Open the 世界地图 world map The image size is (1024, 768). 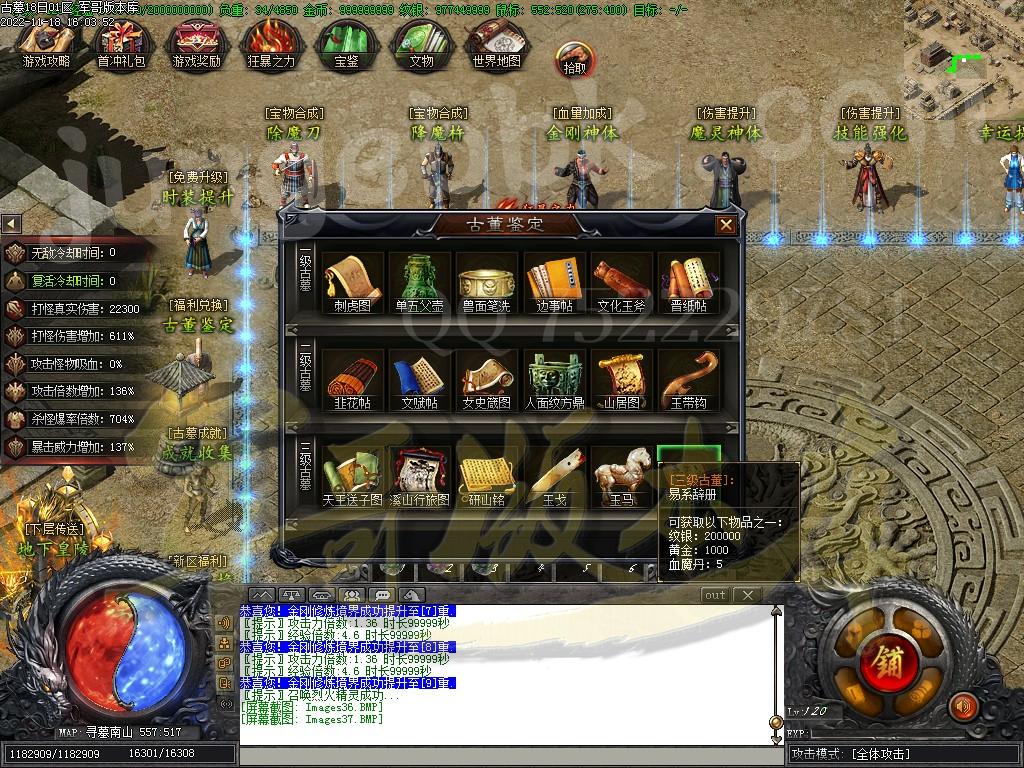tap(496, 44)
